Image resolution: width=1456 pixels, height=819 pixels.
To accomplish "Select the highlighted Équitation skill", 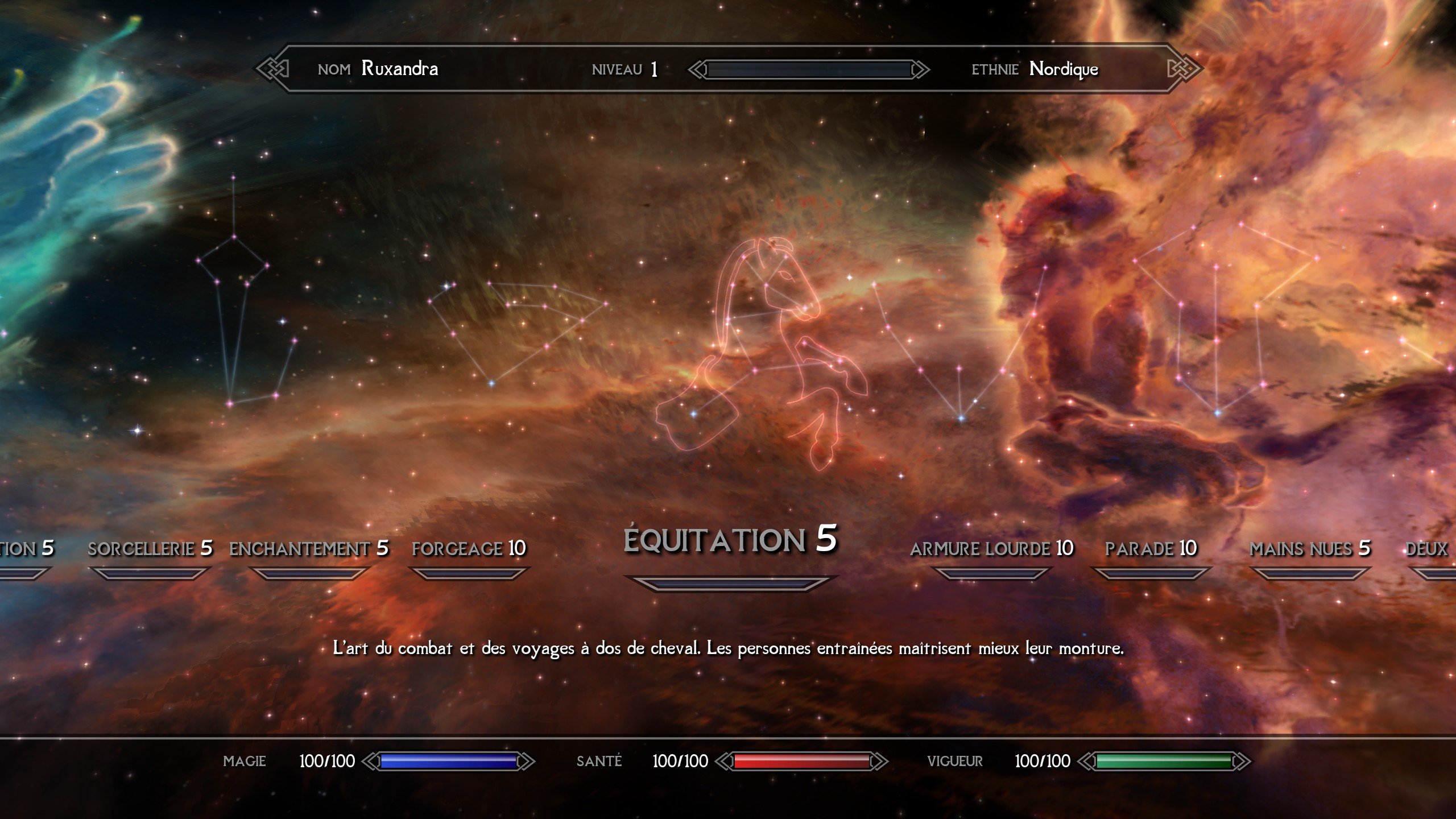I will click(x=730, y=540).
